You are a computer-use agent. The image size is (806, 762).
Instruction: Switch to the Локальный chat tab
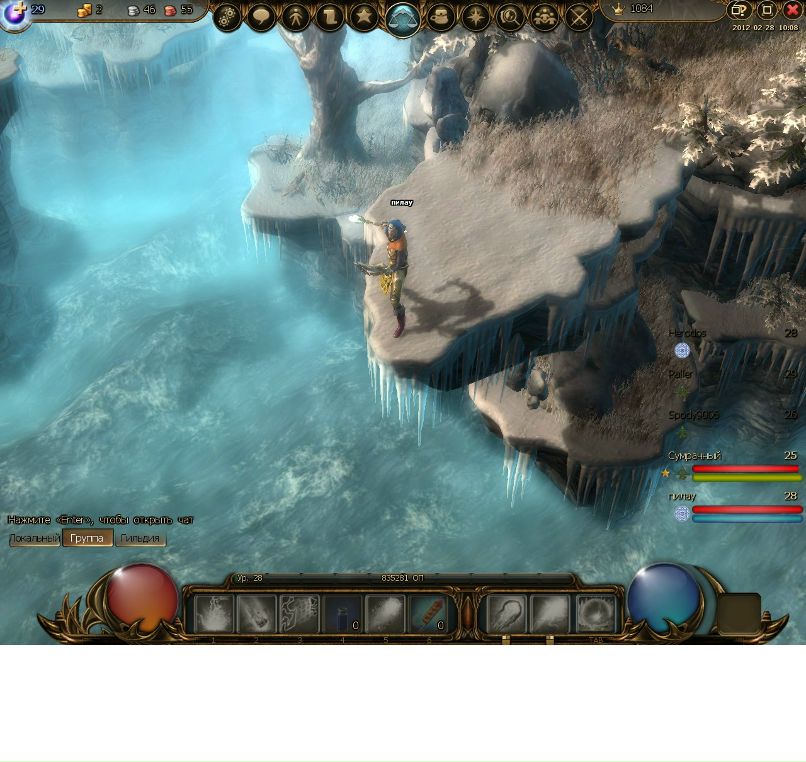point(35,539)
